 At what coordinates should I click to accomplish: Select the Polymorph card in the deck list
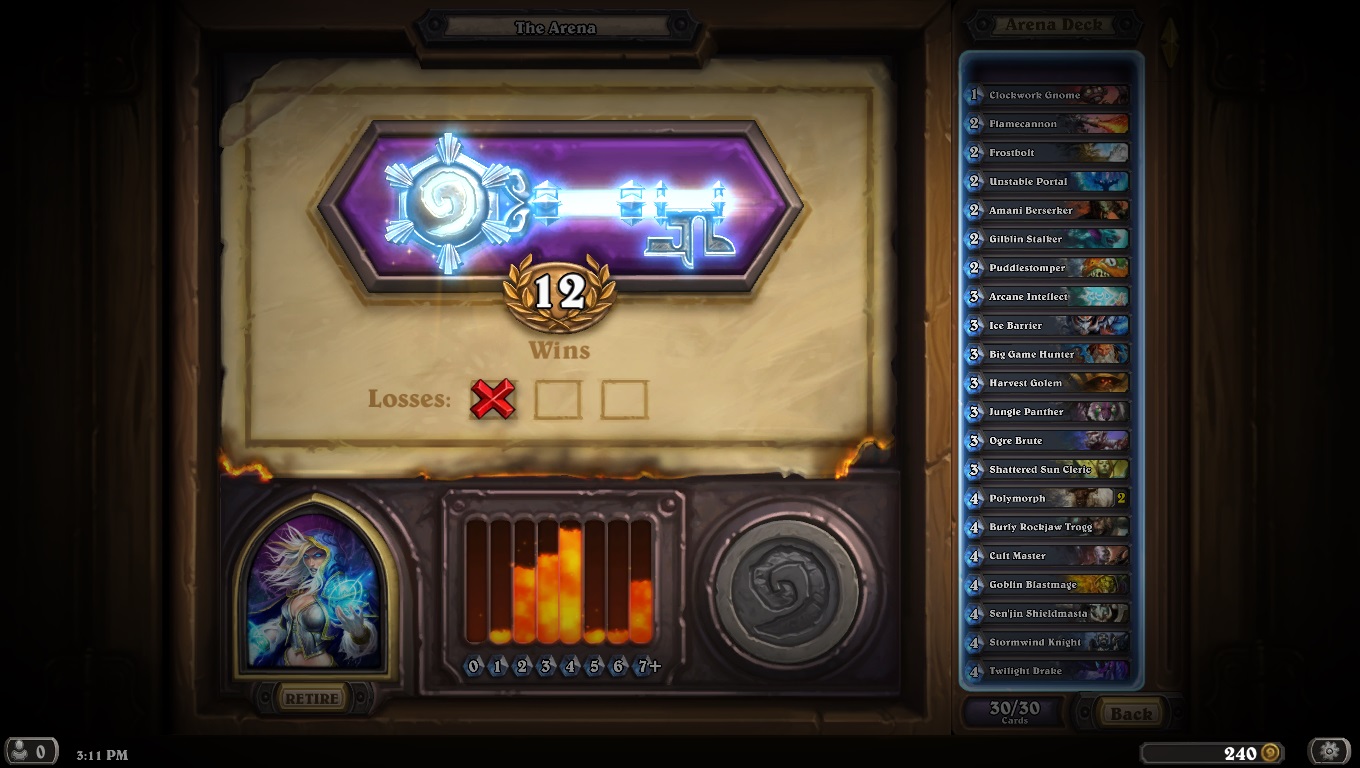(1043, 498)
